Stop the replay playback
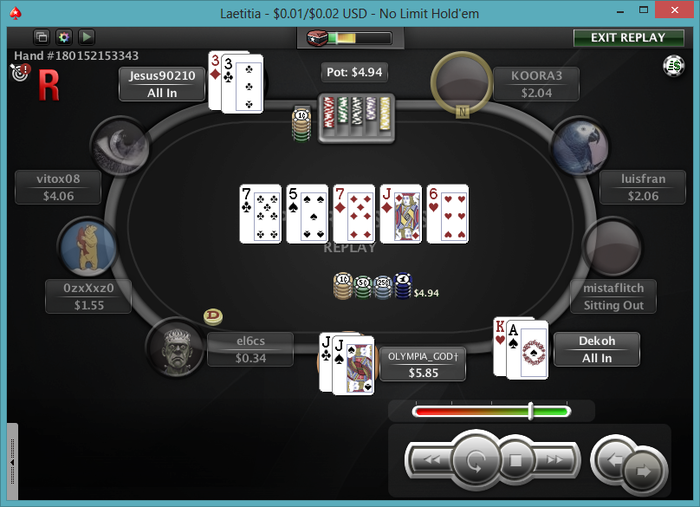The height and width of the screenshot is (507, 700). tap(516, 462)
